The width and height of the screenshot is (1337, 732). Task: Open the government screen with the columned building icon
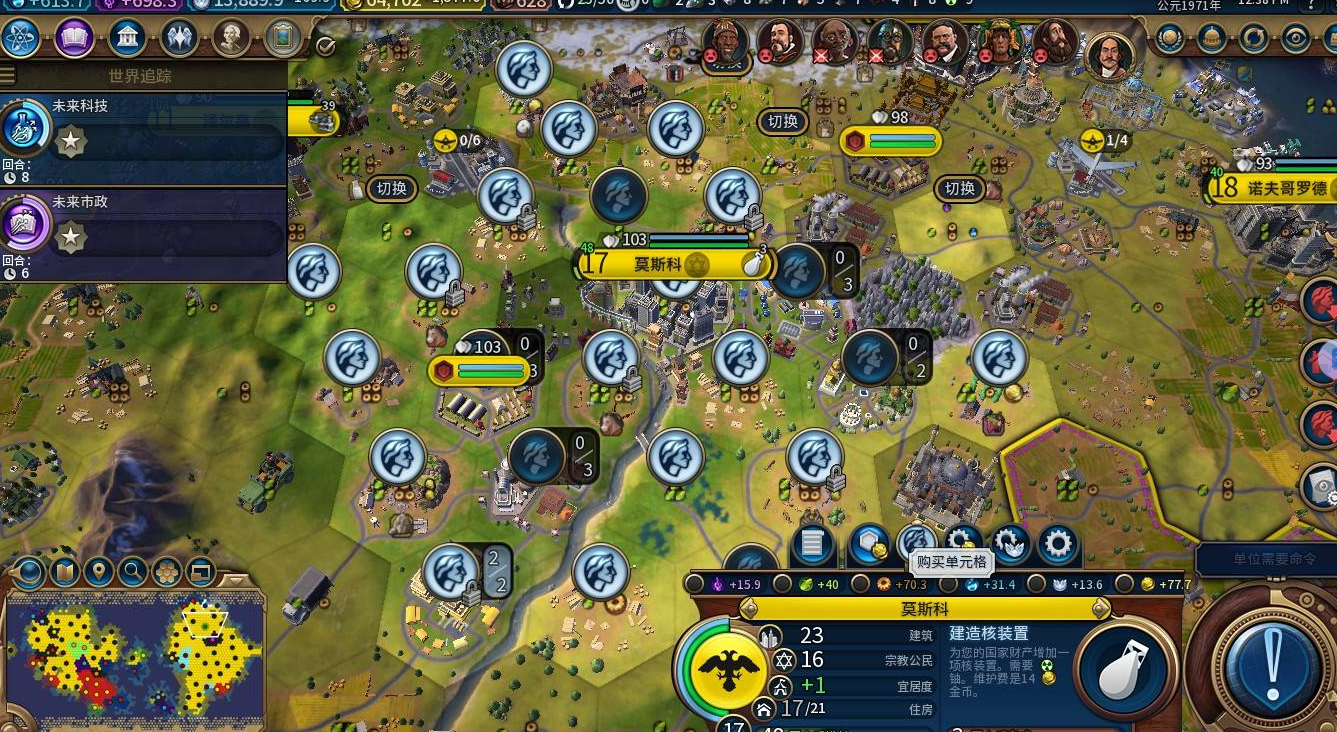click(127, 38)
